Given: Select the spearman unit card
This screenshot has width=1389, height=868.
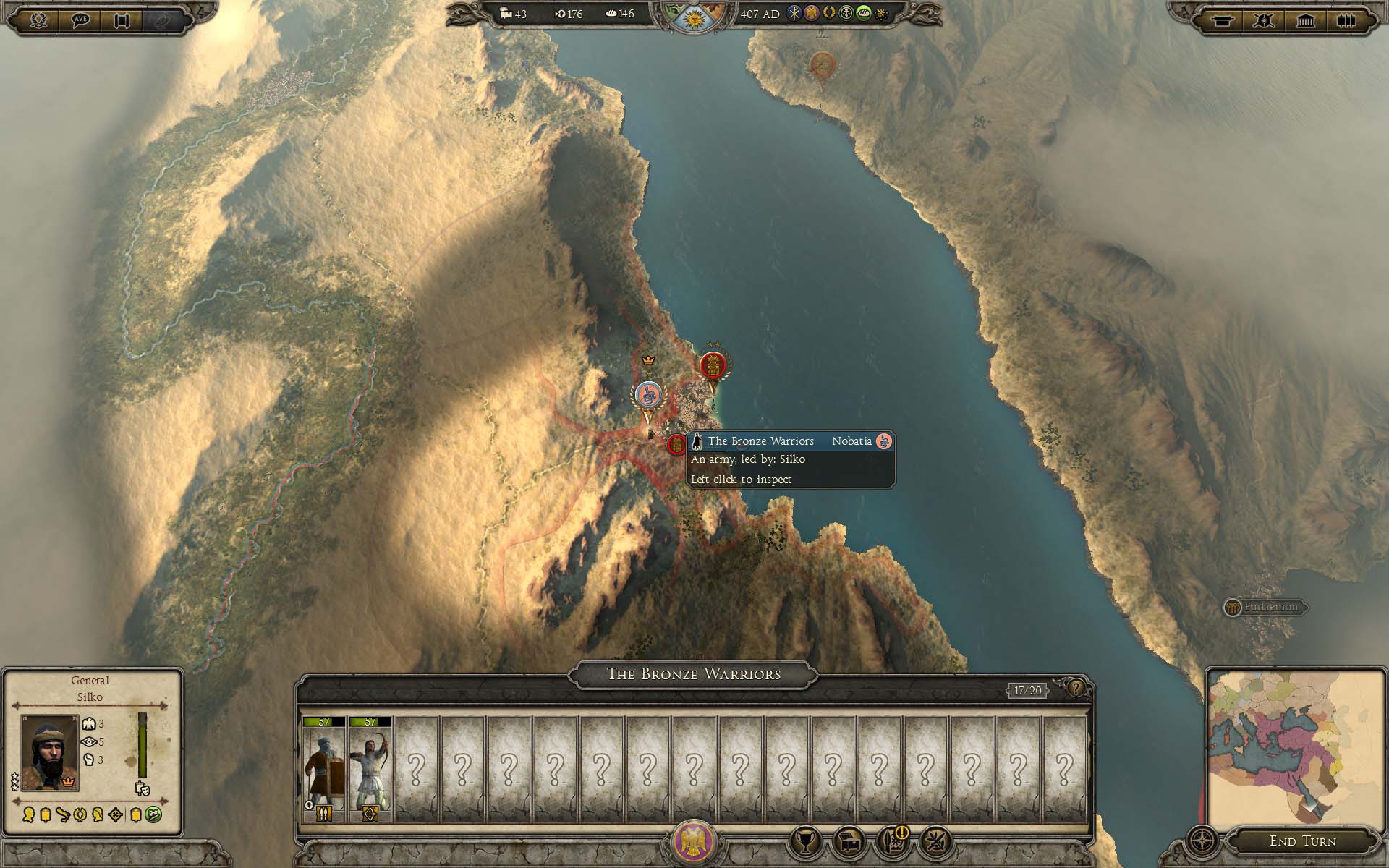Looking at the screenshot, I should click(323, 768).
